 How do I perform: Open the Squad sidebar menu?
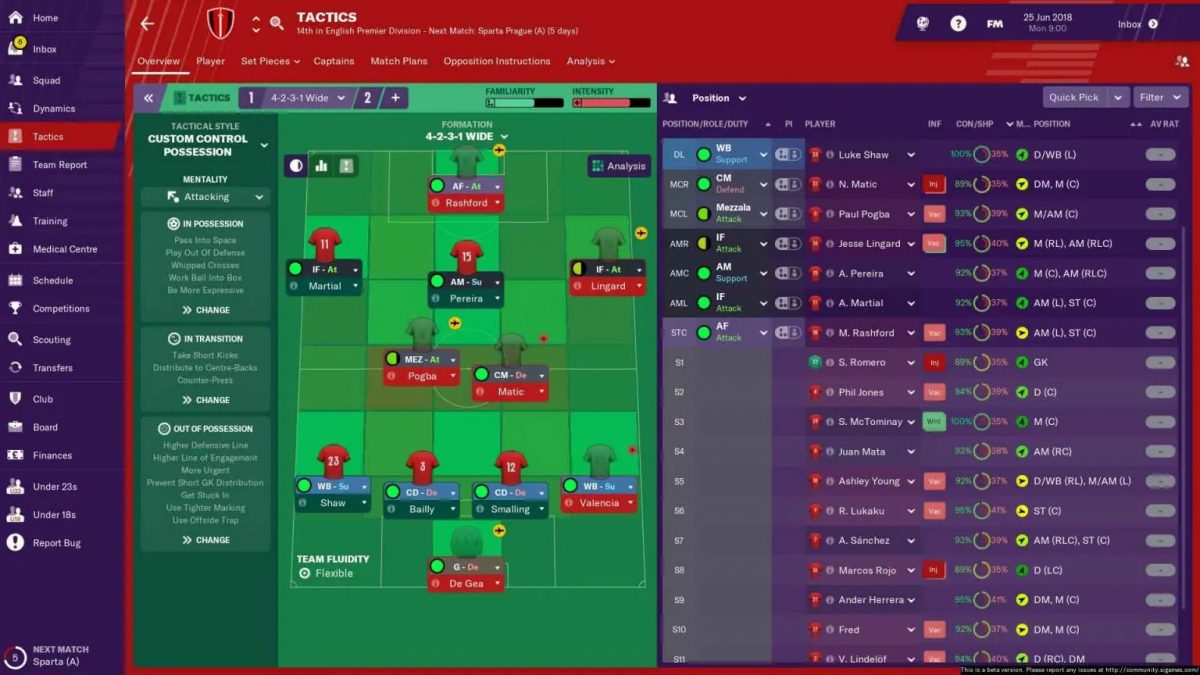(x=46, y=80)
